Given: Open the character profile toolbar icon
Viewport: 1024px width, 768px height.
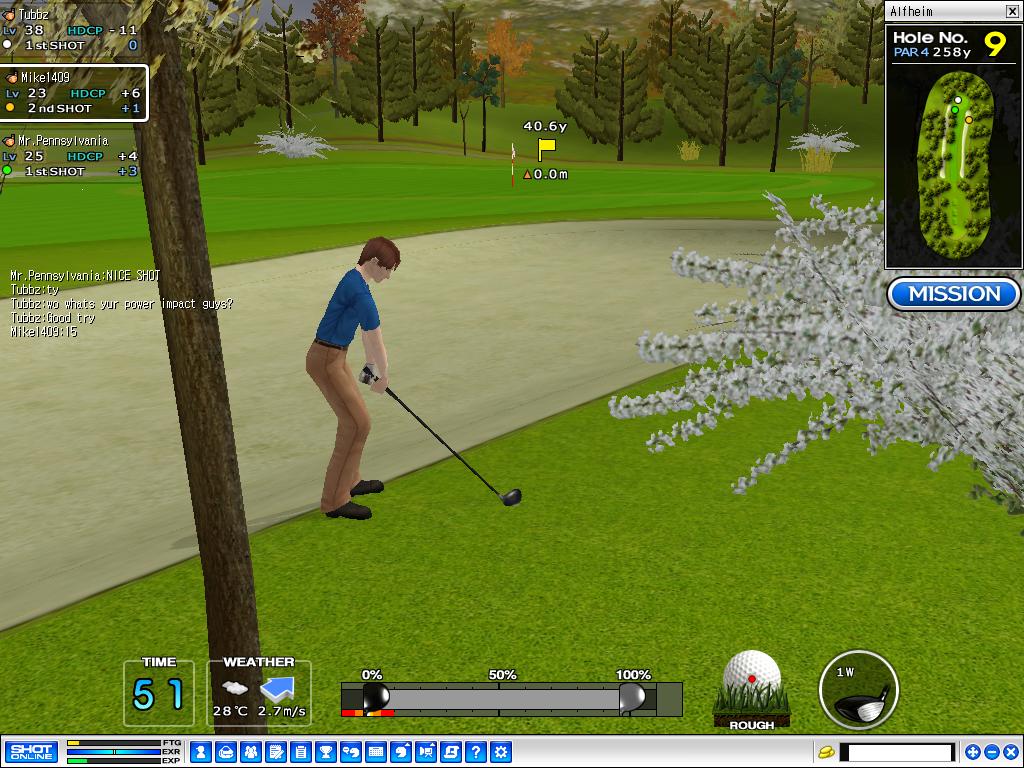Looking at the screenshot, I should point(201,752).
